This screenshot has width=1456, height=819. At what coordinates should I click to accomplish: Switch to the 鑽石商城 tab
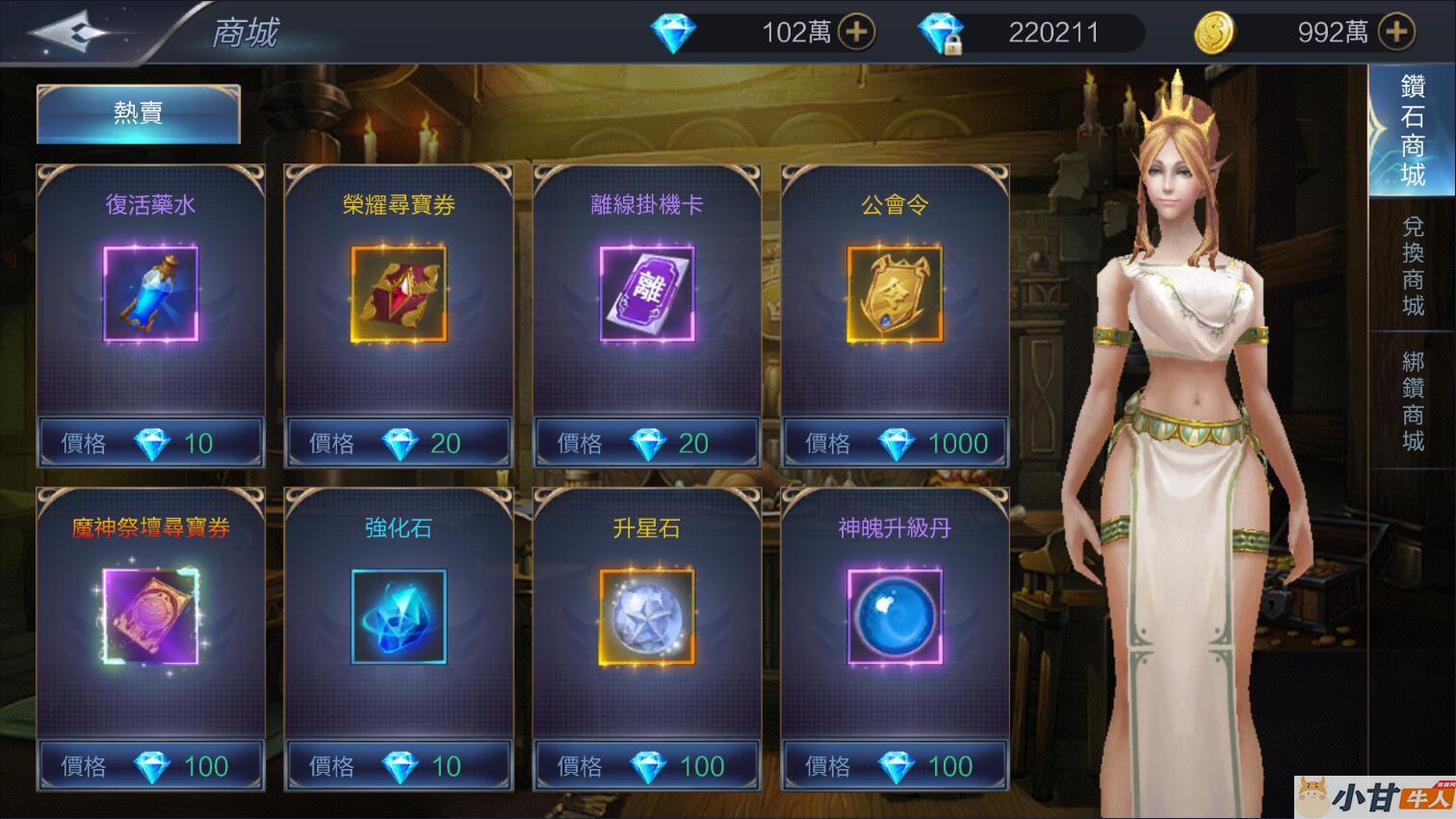tap(1412, 130)
